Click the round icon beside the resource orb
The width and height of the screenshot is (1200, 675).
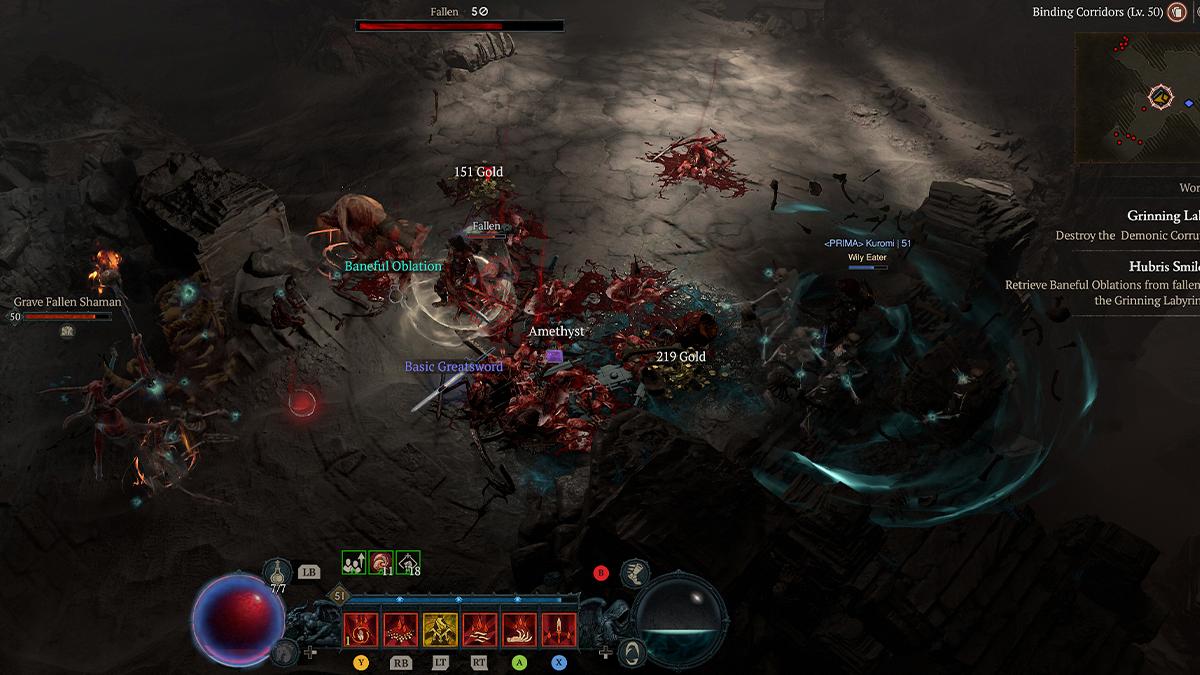[632, 654]
